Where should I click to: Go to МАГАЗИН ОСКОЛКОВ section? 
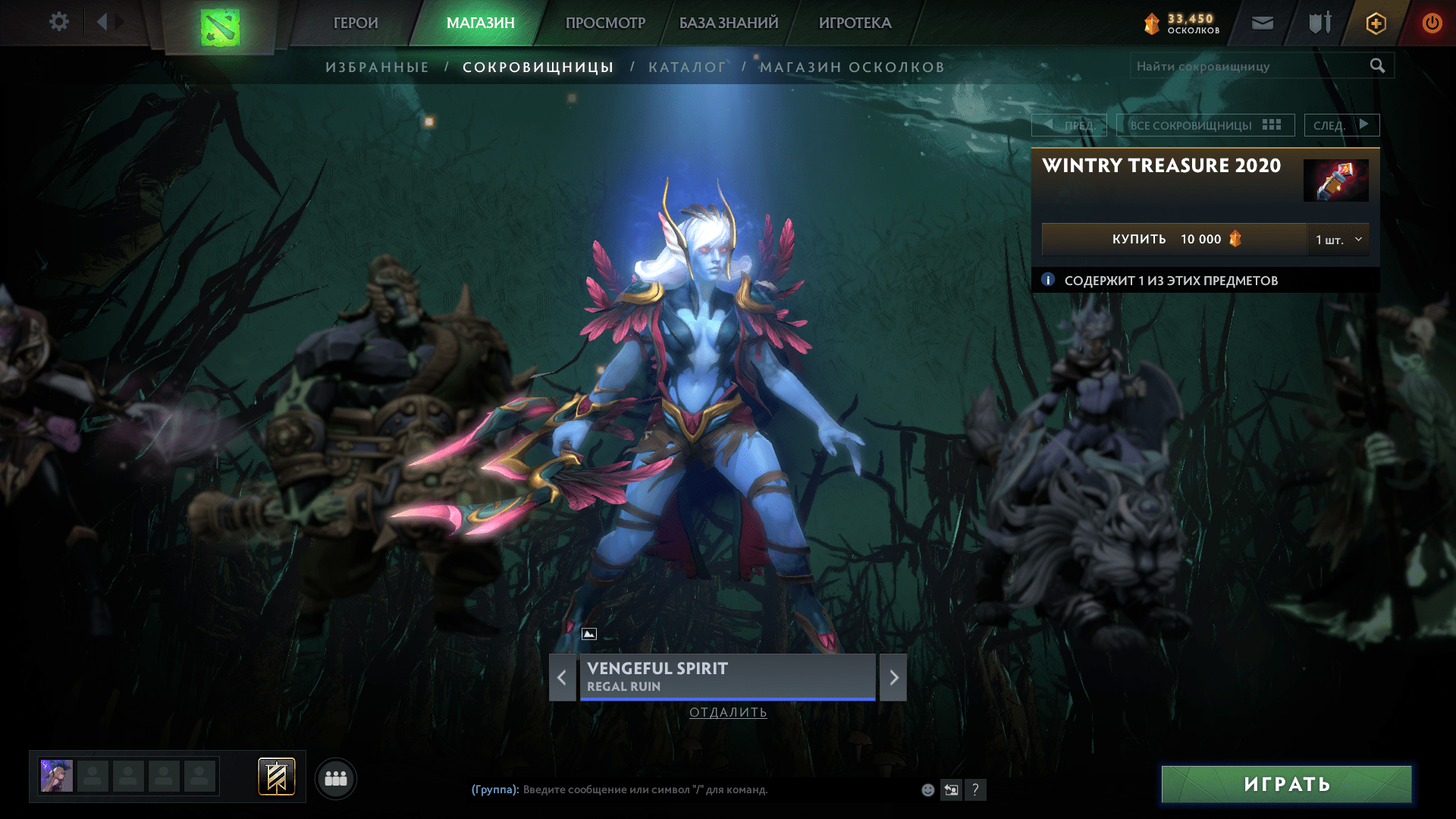(852, 67)
